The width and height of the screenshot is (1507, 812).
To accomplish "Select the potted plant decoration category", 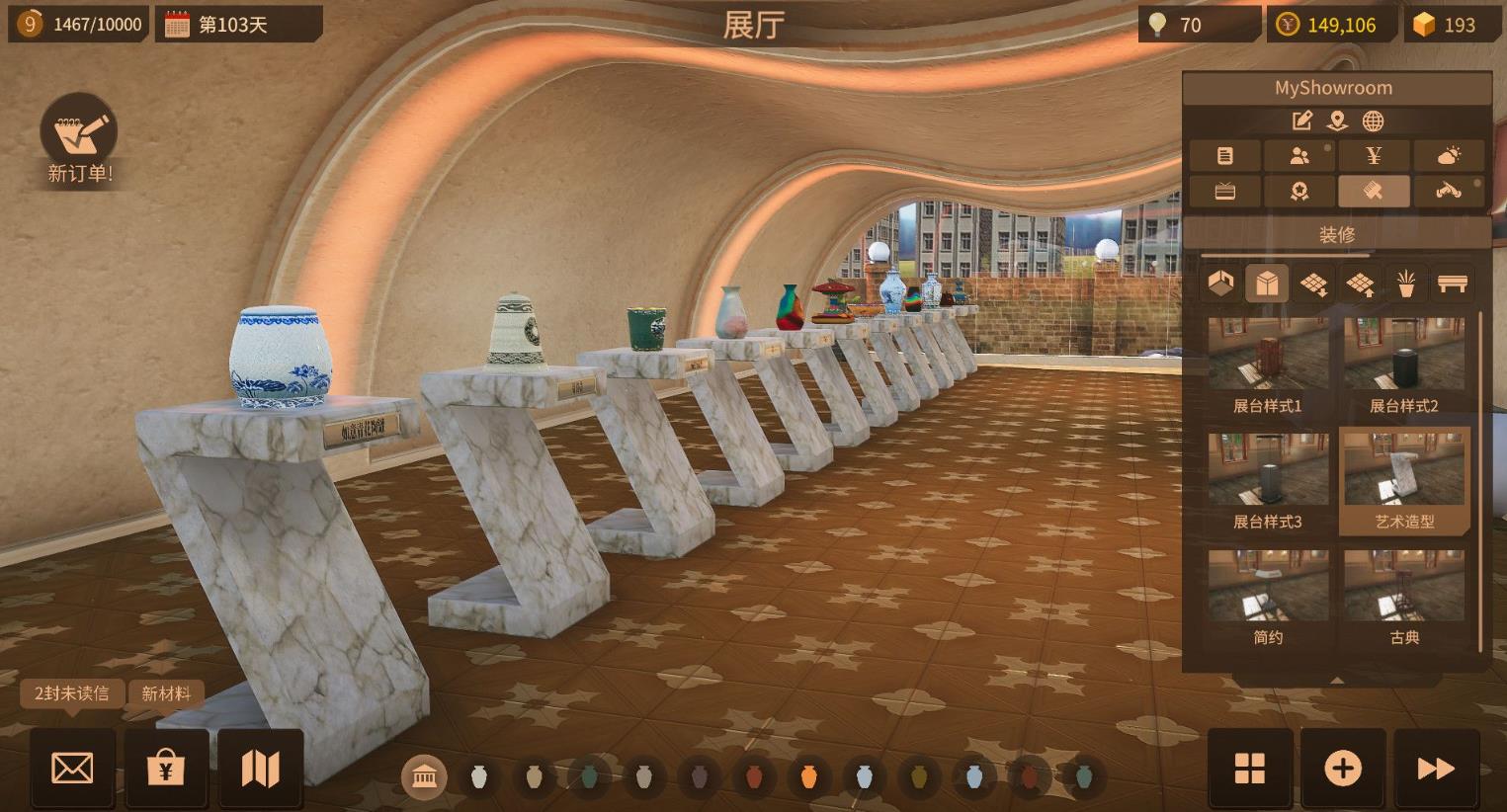I will (1406, 284).
